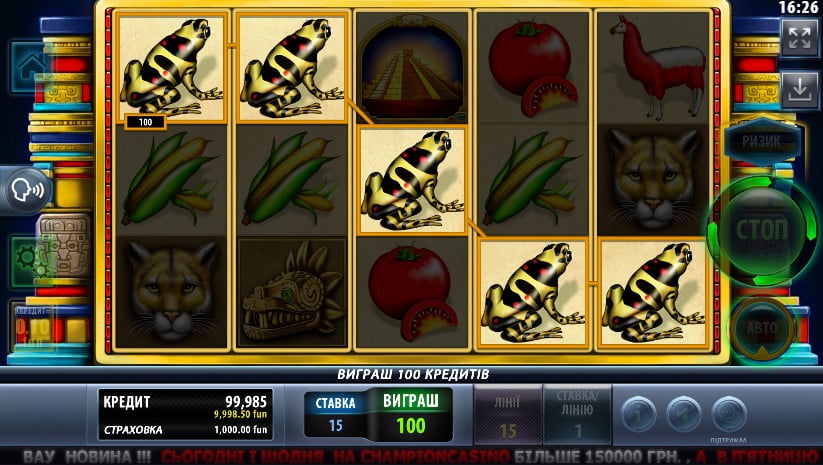Stop the reels with the СТОП button

(762, 227)
